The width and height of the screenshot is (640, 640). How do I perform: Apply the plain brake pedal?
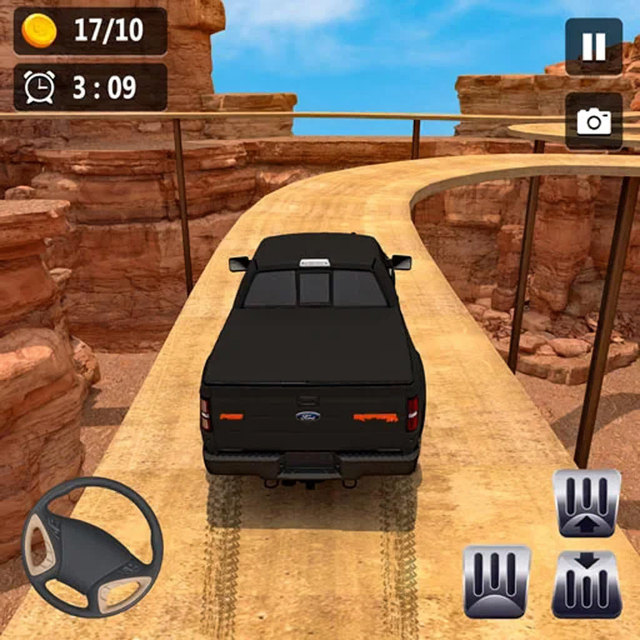pyautogui.click(x=497, y=582)
